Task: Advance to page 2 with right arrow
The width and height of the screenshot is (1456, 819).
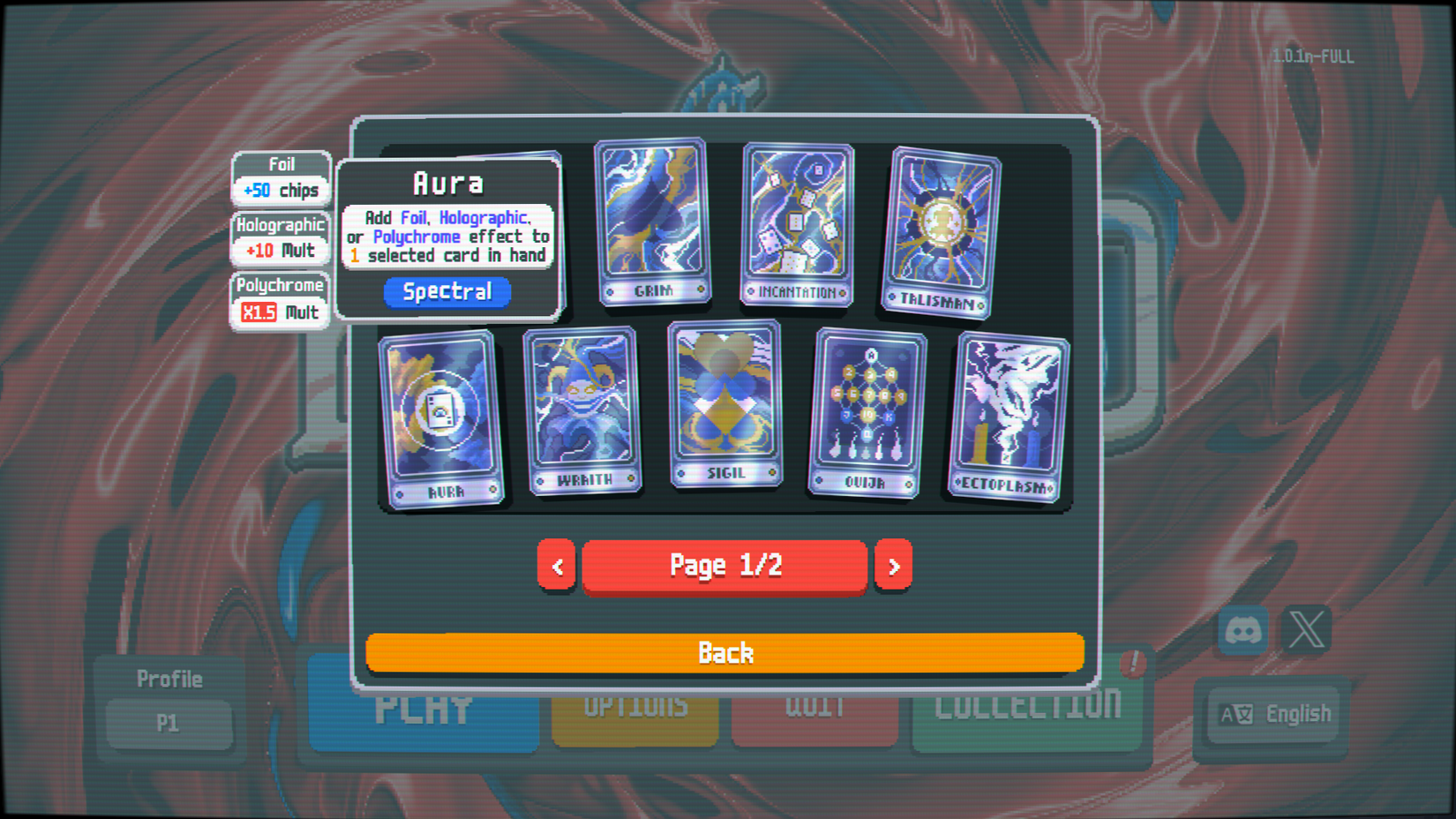Action: (x=893, y=566)
